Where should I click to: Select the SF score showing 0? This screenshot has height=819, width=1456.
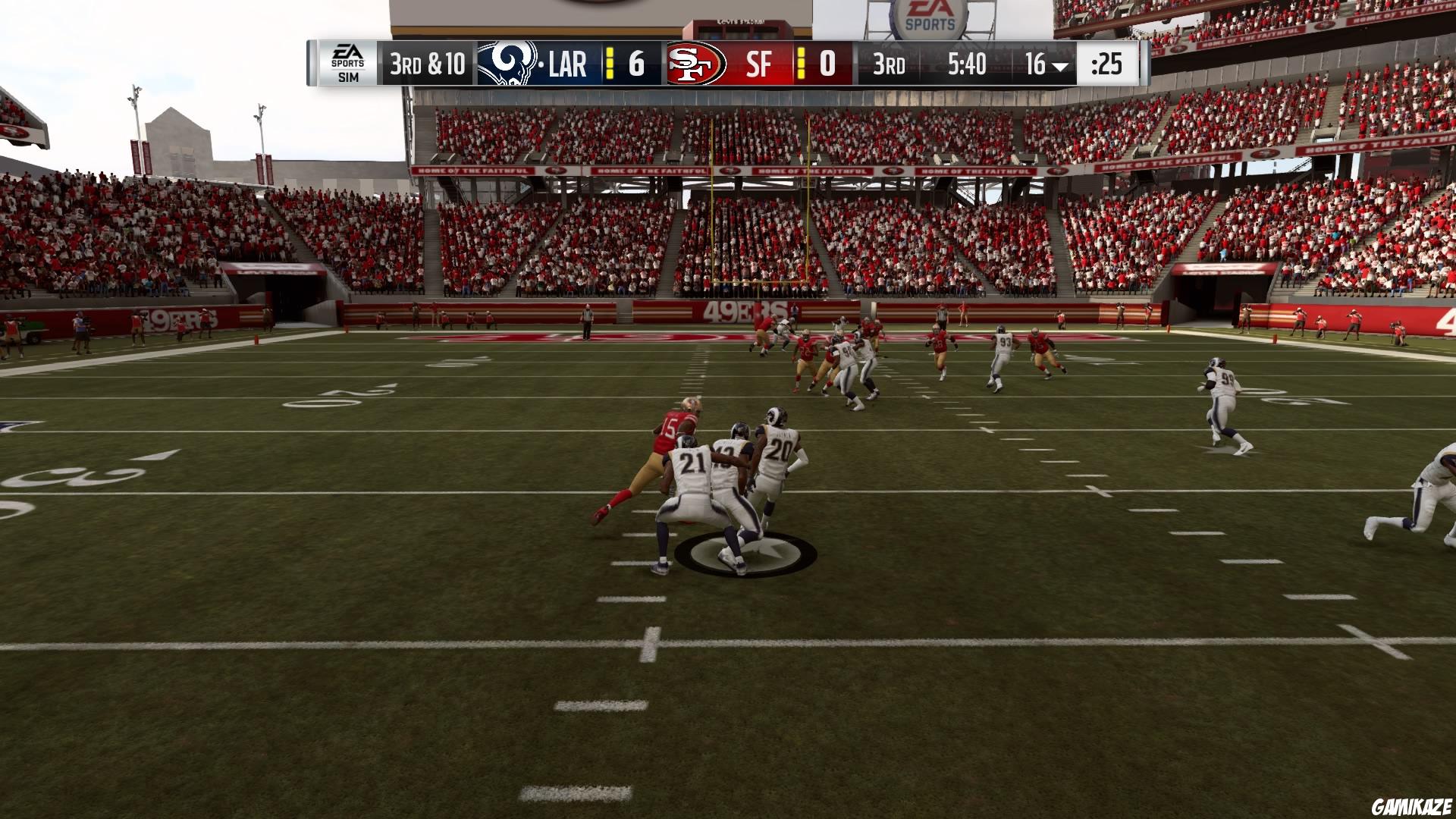click(828, 64)
